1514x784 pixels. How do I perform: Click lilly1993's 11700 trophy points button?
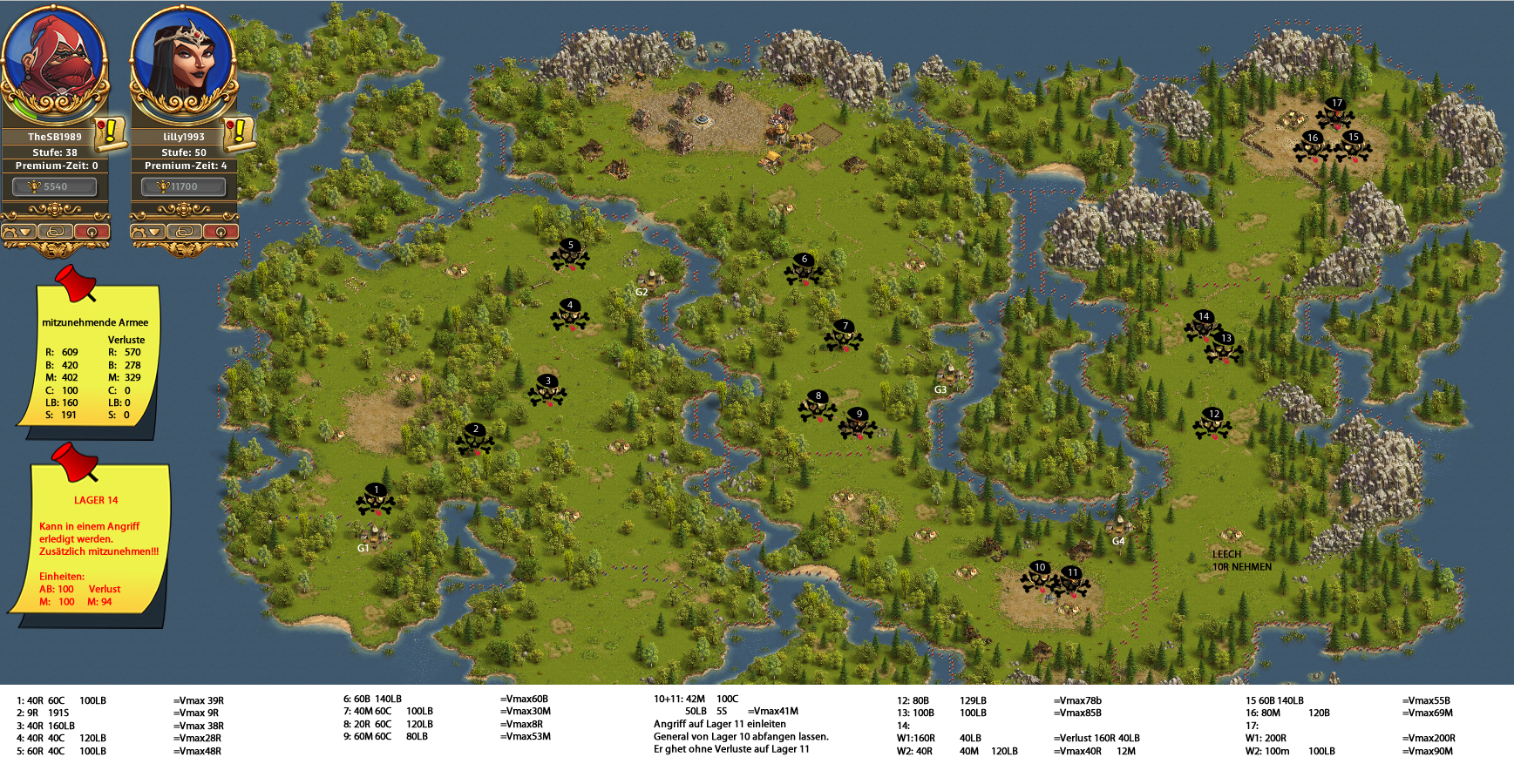(183, 186)
